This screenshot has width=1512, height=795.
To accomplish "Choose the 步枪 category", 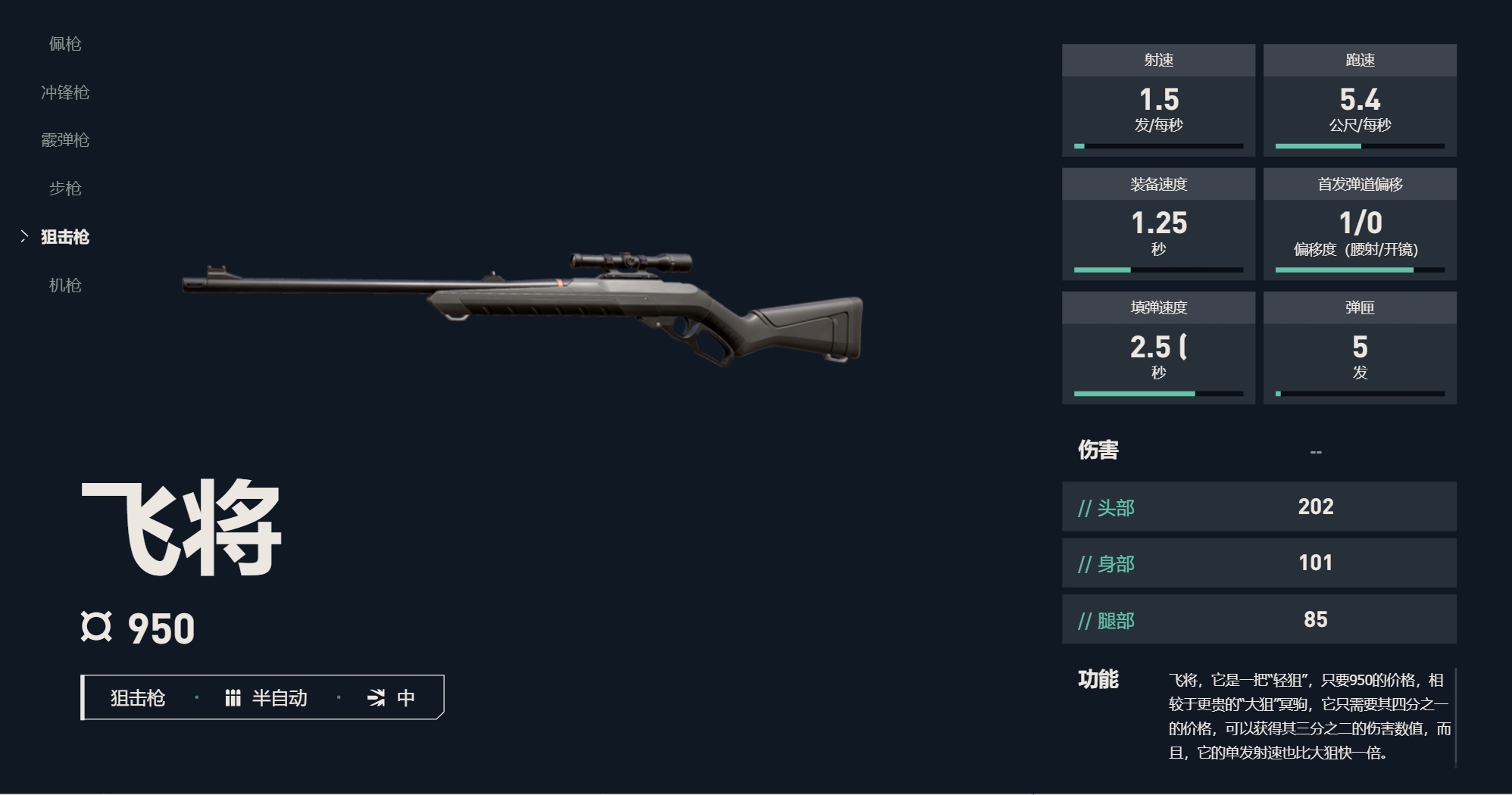I will click(x=65, y=189).
